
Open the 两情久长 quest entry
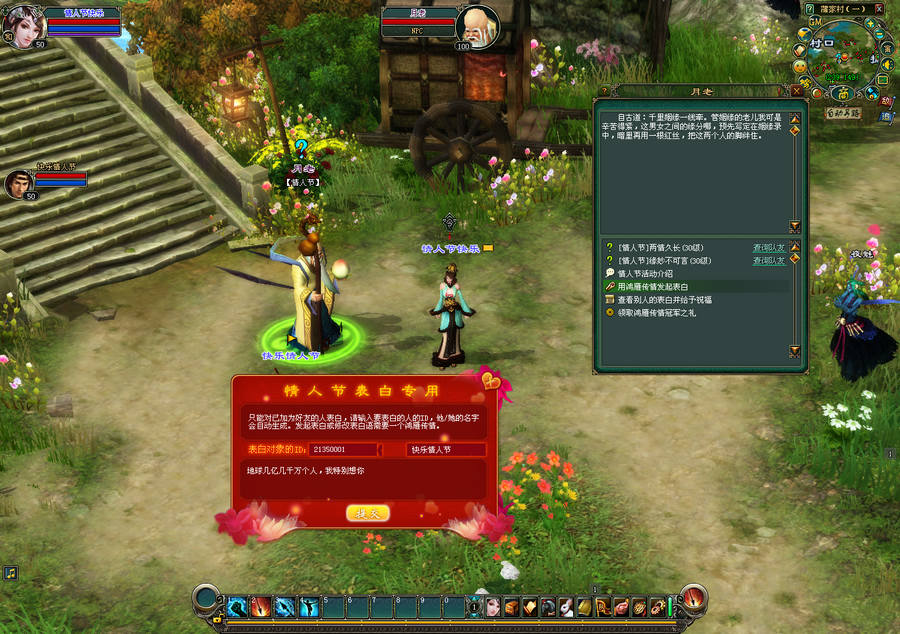662,247
